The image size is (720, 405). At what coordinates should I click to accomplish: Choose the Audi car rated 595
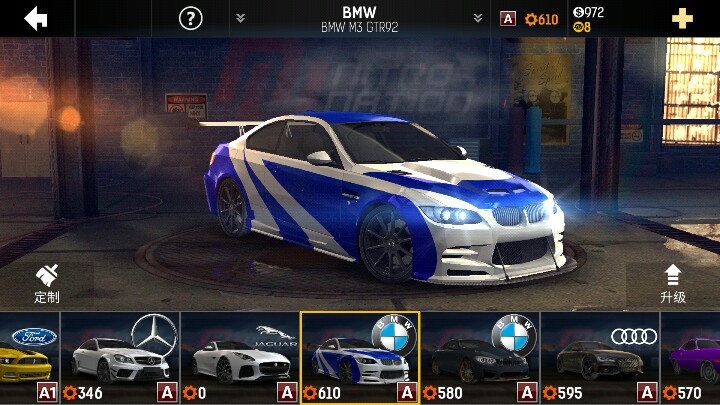600,357
